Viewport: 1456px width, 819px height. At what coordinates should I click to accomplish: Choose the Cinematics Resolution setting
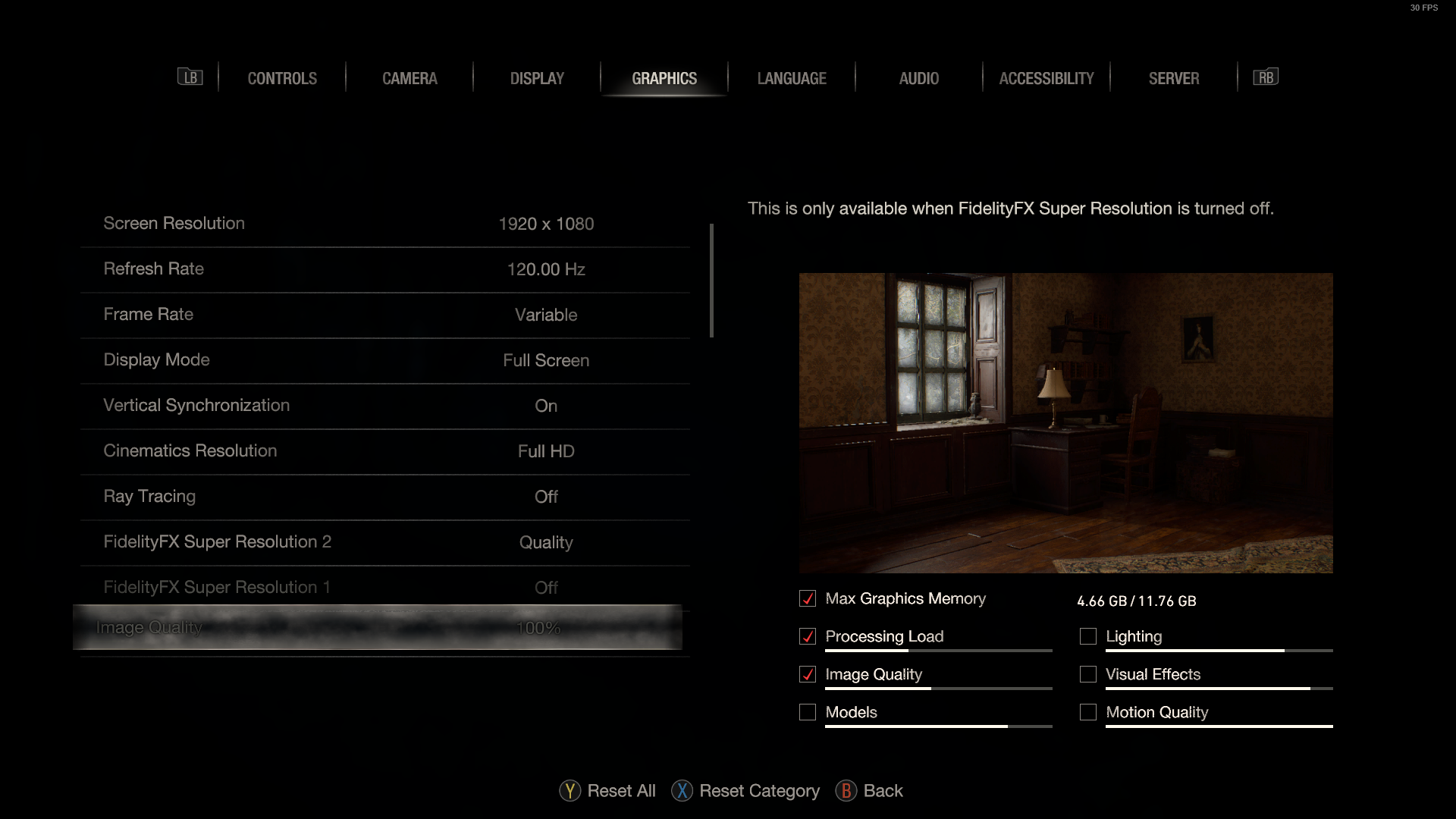point(385,451)
